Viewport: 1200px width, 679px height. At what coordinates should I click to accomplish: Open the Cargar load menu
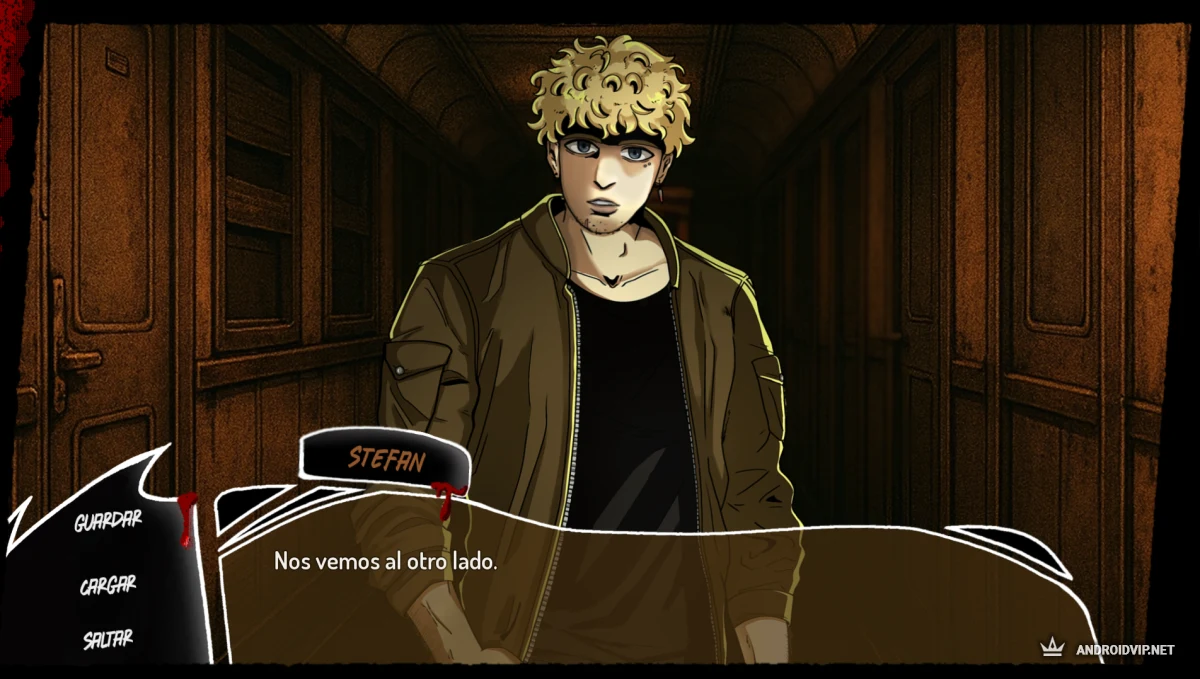point(108,585)
